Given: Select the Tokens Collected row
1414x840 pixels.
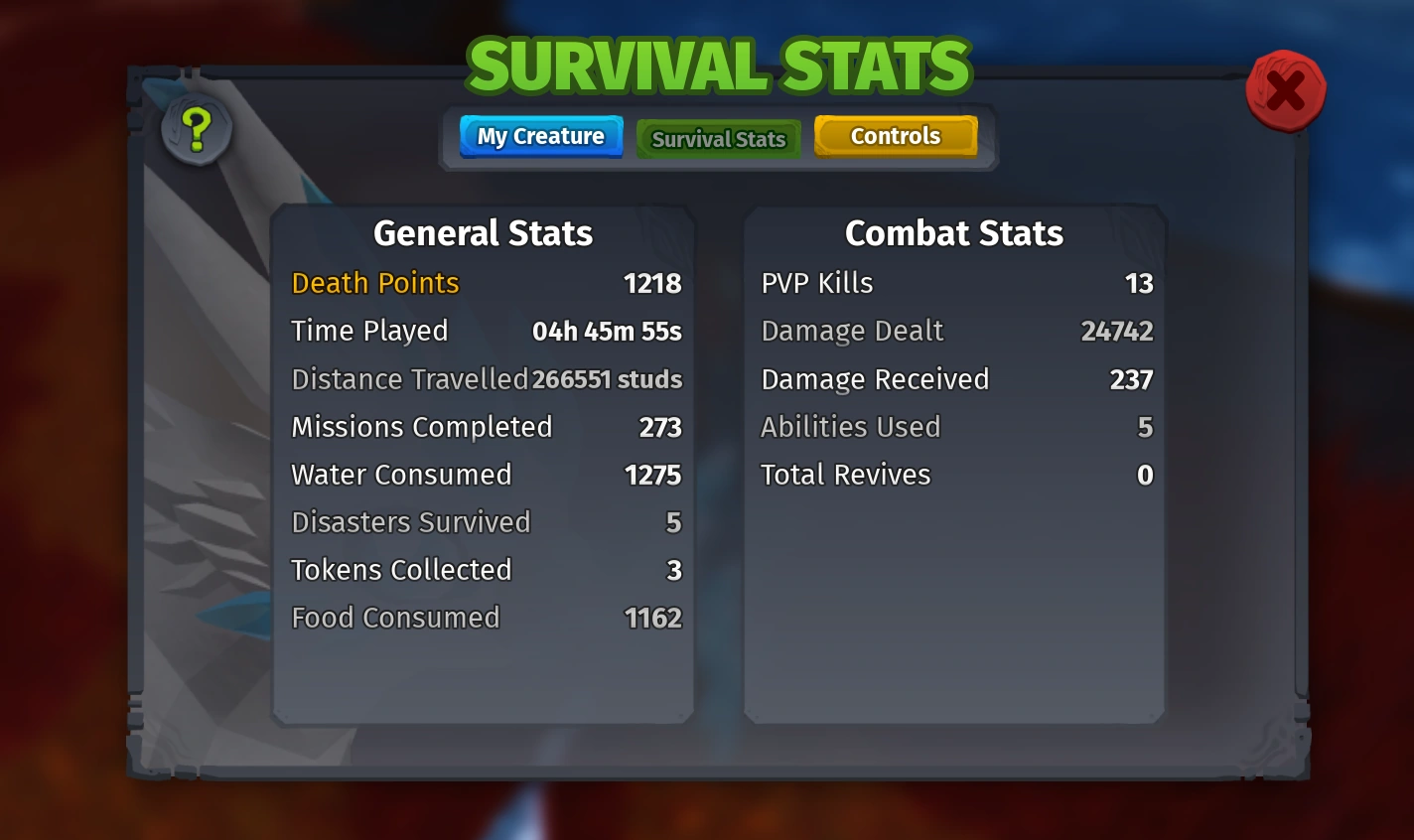Looking at the screenshot, I should [x=401, y=570].
